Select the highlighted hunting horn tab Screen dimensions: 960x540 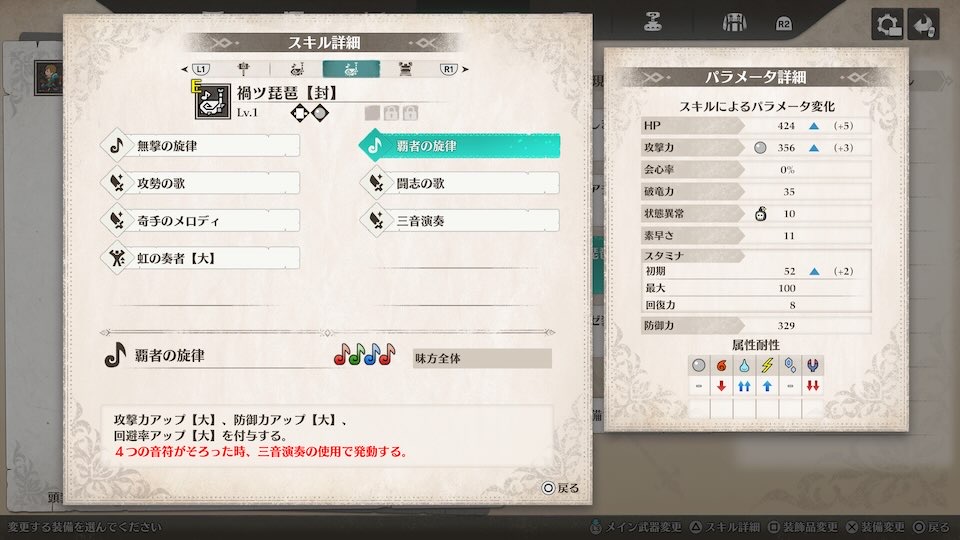(351, 69)
